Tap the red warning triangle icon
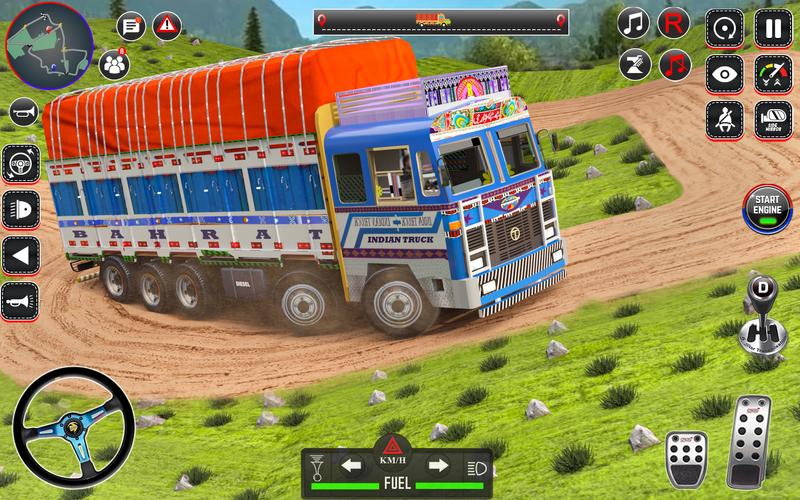The height and width of the screenshot is (500, 800). (x=166, y=26)
